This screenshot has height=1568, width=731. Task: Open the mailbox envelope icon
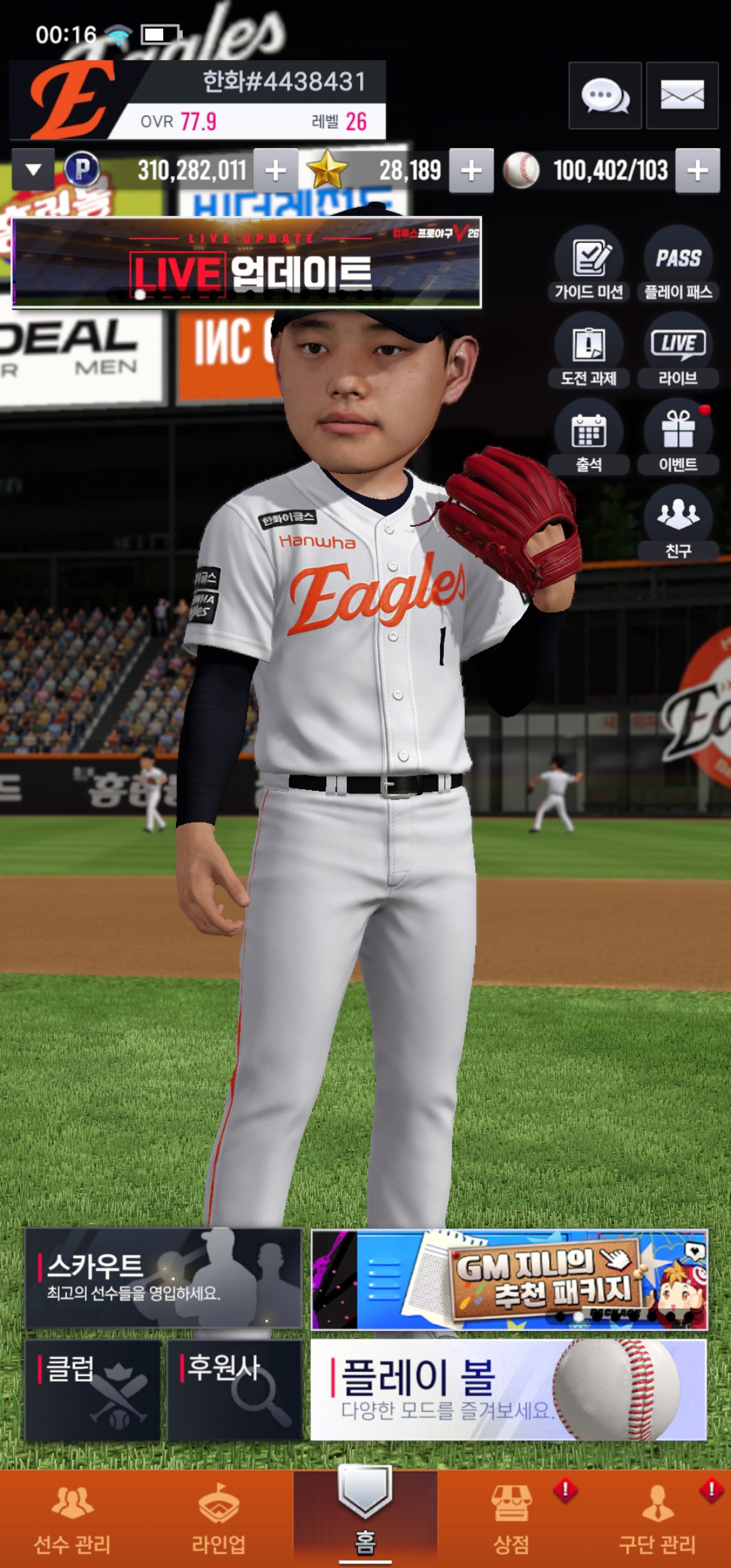[x=682, y=95]
